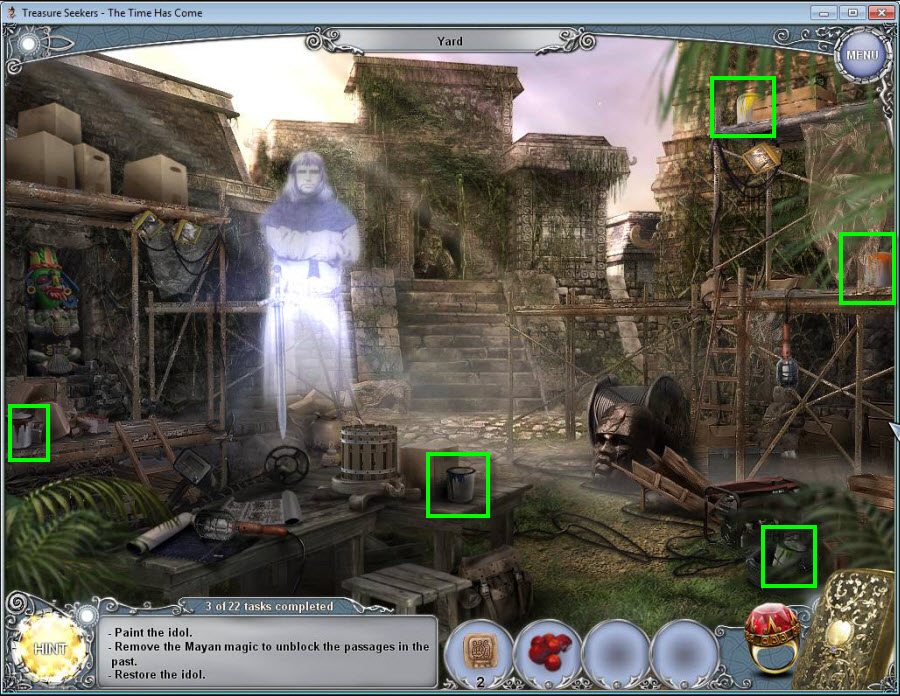Open the game MENU

860,54
